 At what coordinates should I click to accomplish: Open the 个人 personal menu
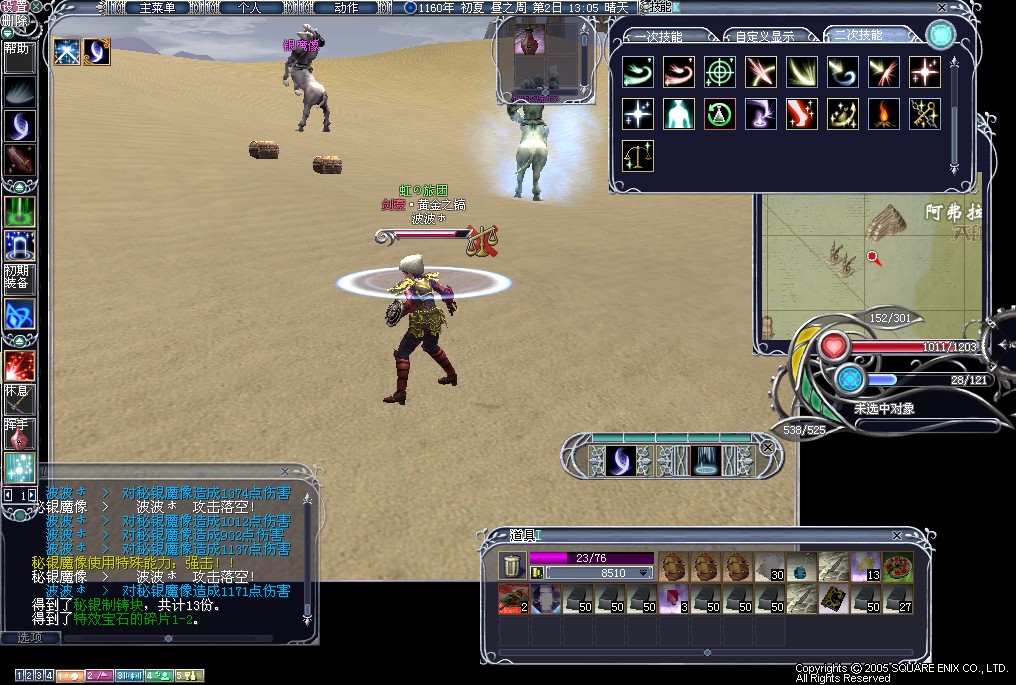tap(249, 8)
